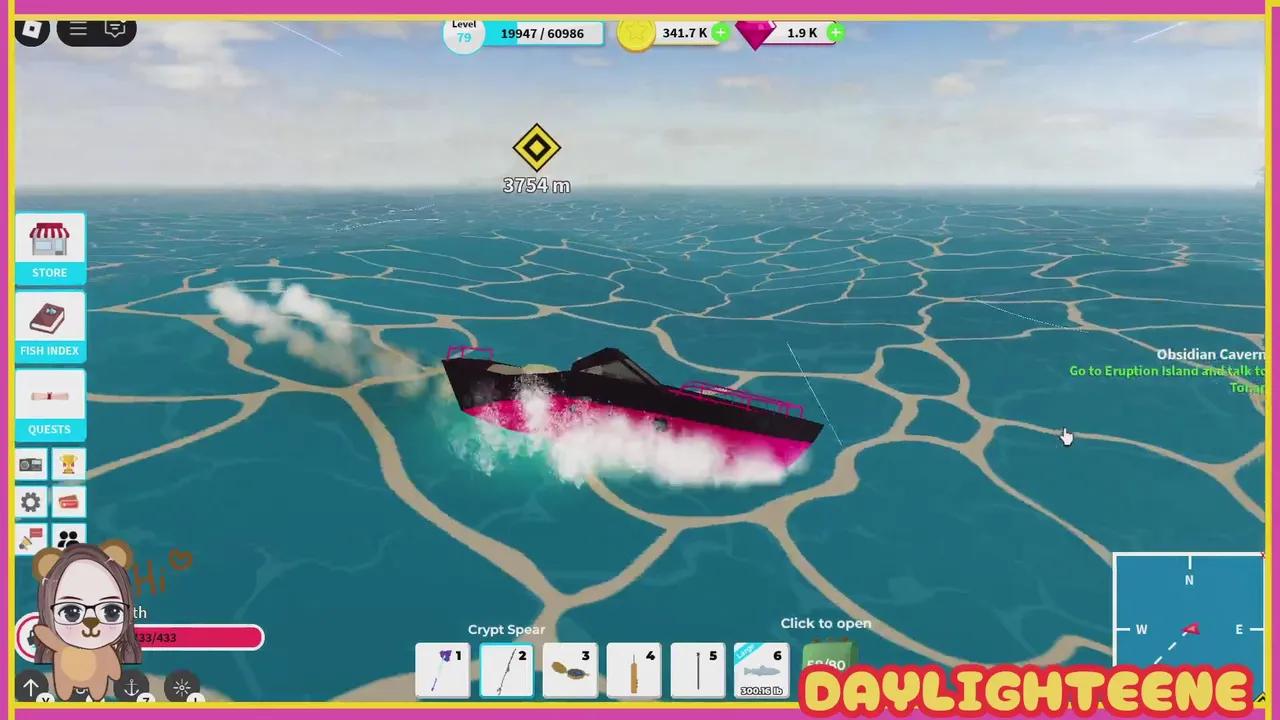Open the chat bubble menu
This screenshot has width=1280, height=720.
point(115,29)
